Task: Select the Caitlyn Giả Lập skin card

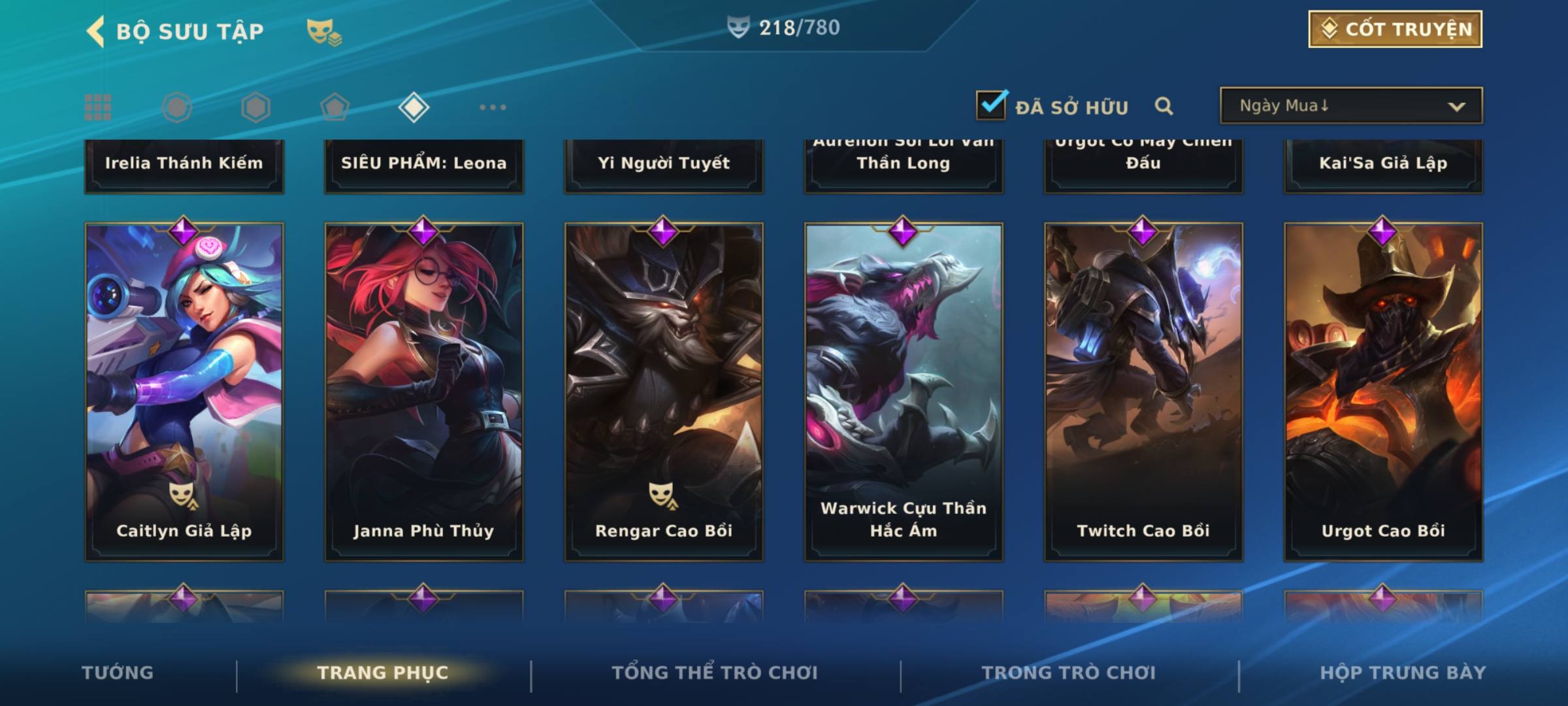Action: [x=184, y=391]
